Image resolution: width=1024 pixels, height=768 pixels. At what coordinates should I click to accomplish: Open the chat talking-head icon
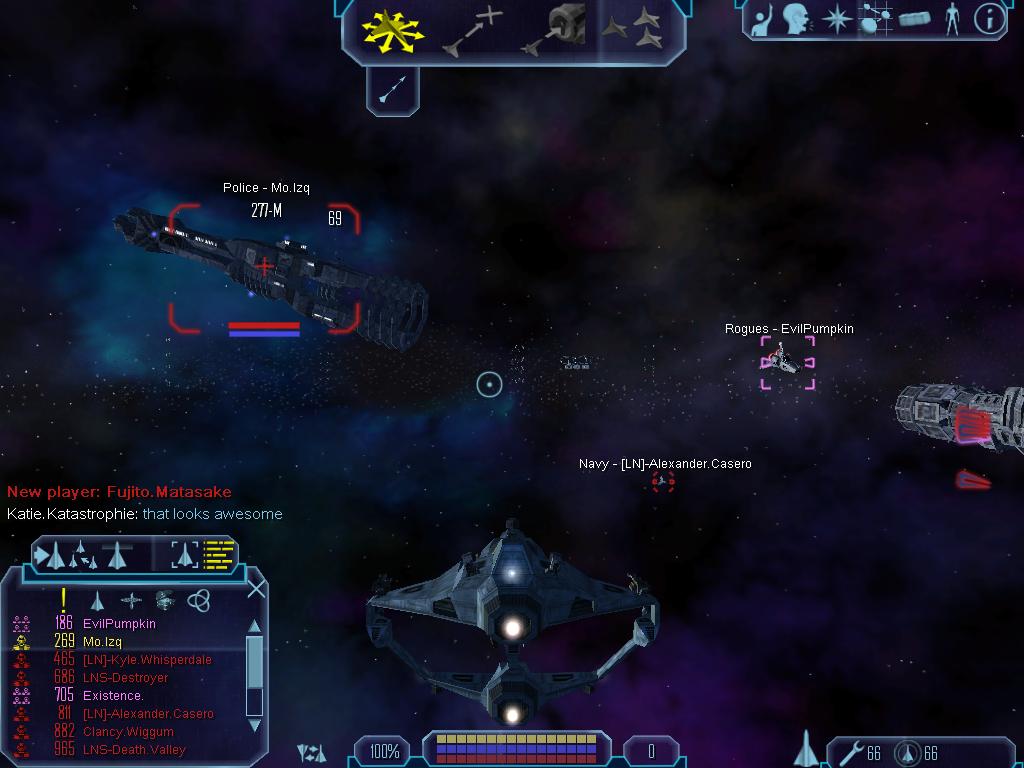pos(797,19)
